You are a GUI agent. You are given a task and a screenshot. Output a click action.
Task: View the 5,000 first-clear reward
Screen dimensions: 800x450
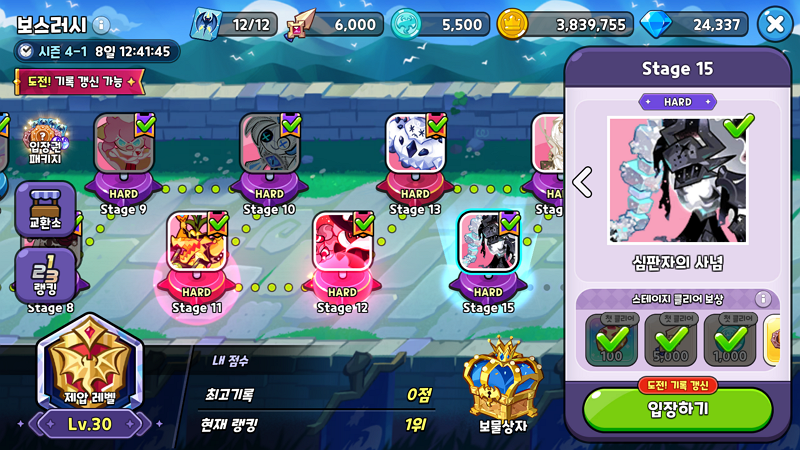pyautogui.click(x=670, y=339)
